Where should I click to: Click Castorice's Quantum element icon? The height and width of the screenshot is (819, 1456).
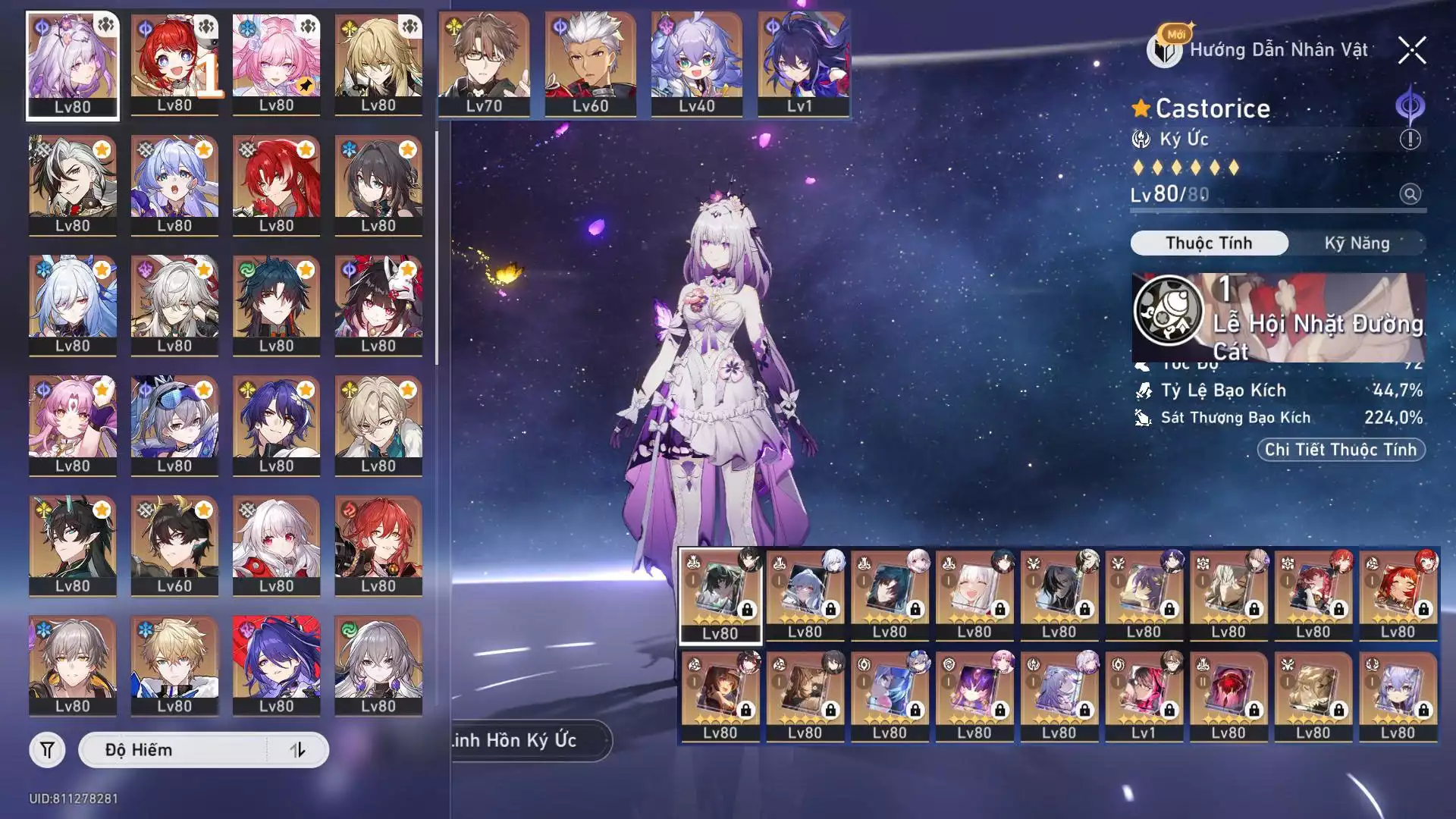(1410, 107)
